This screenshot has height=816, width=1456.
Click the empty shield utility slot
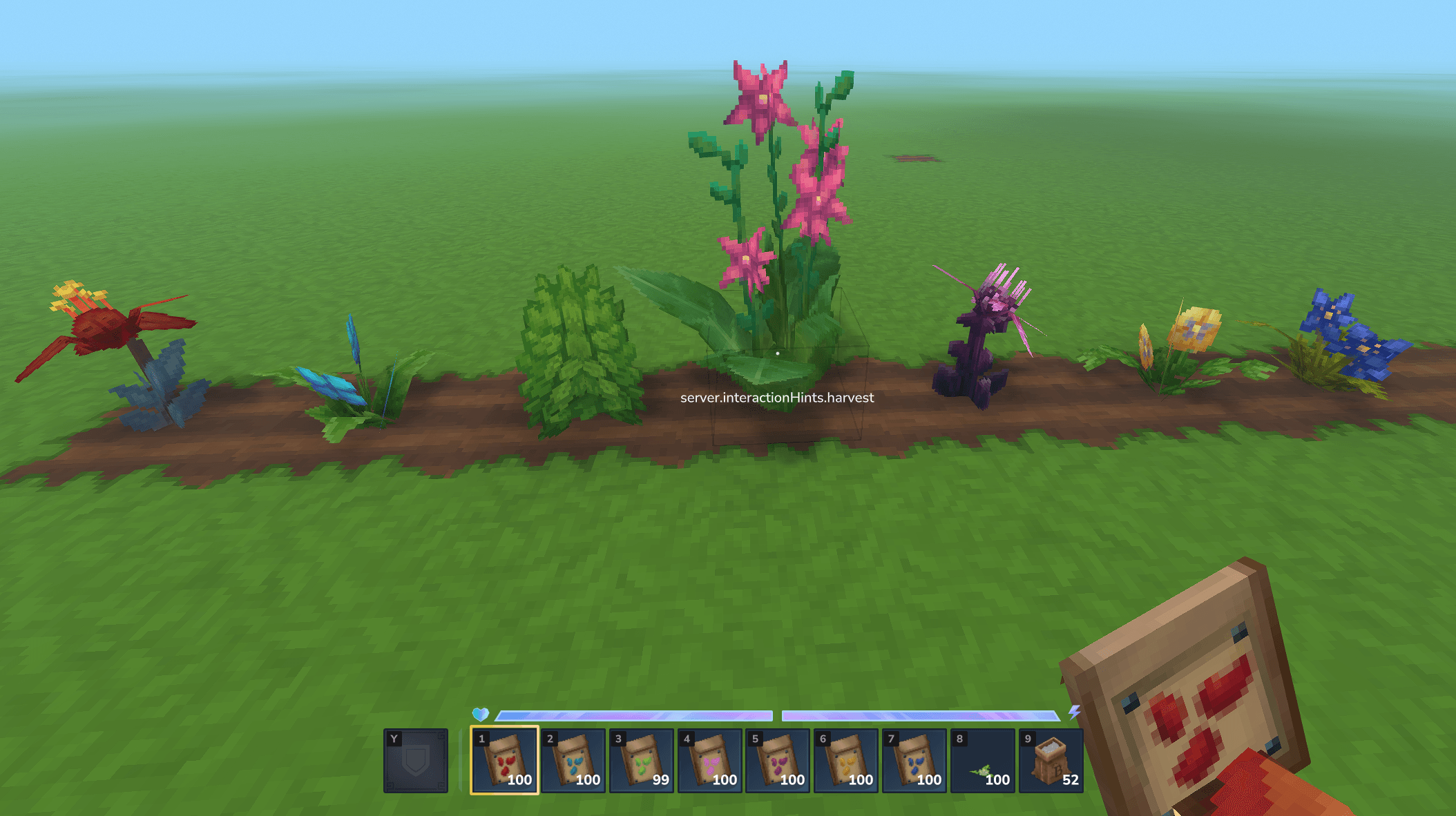tap(416, 760)
